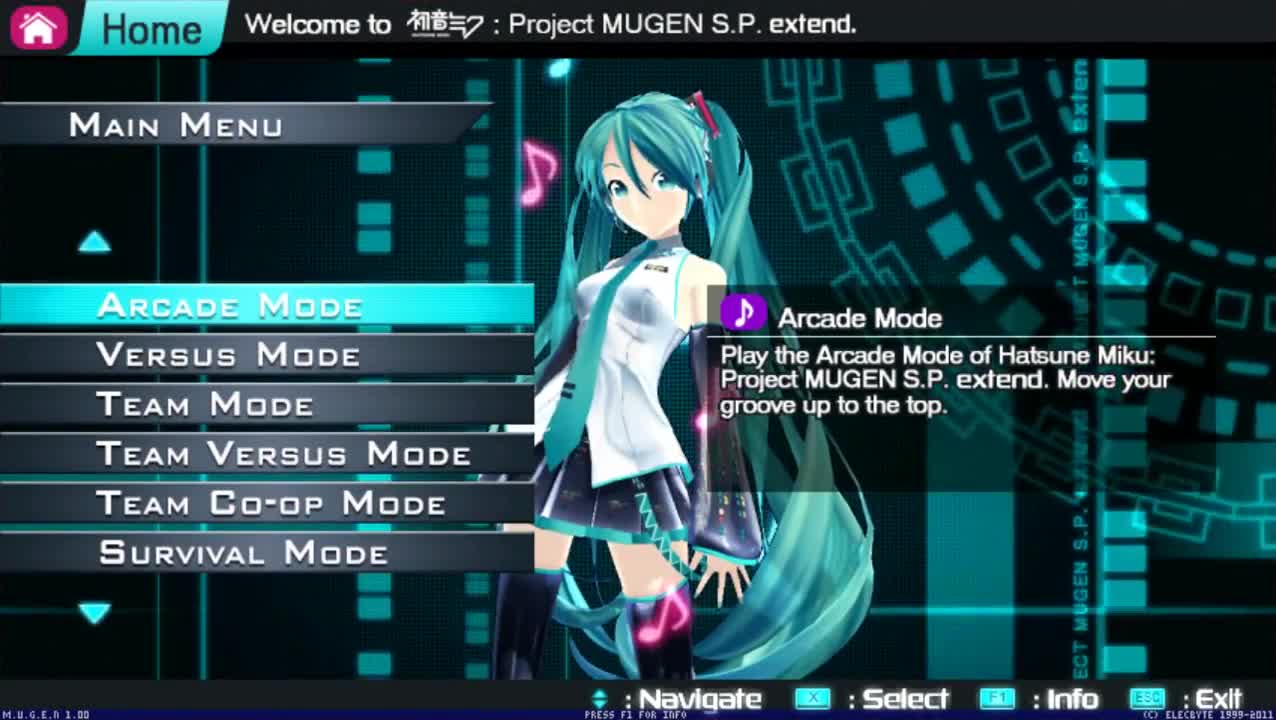Click the down arrow below the menu list
This screenshot has height=720, width=1276.
coord(95,612)
